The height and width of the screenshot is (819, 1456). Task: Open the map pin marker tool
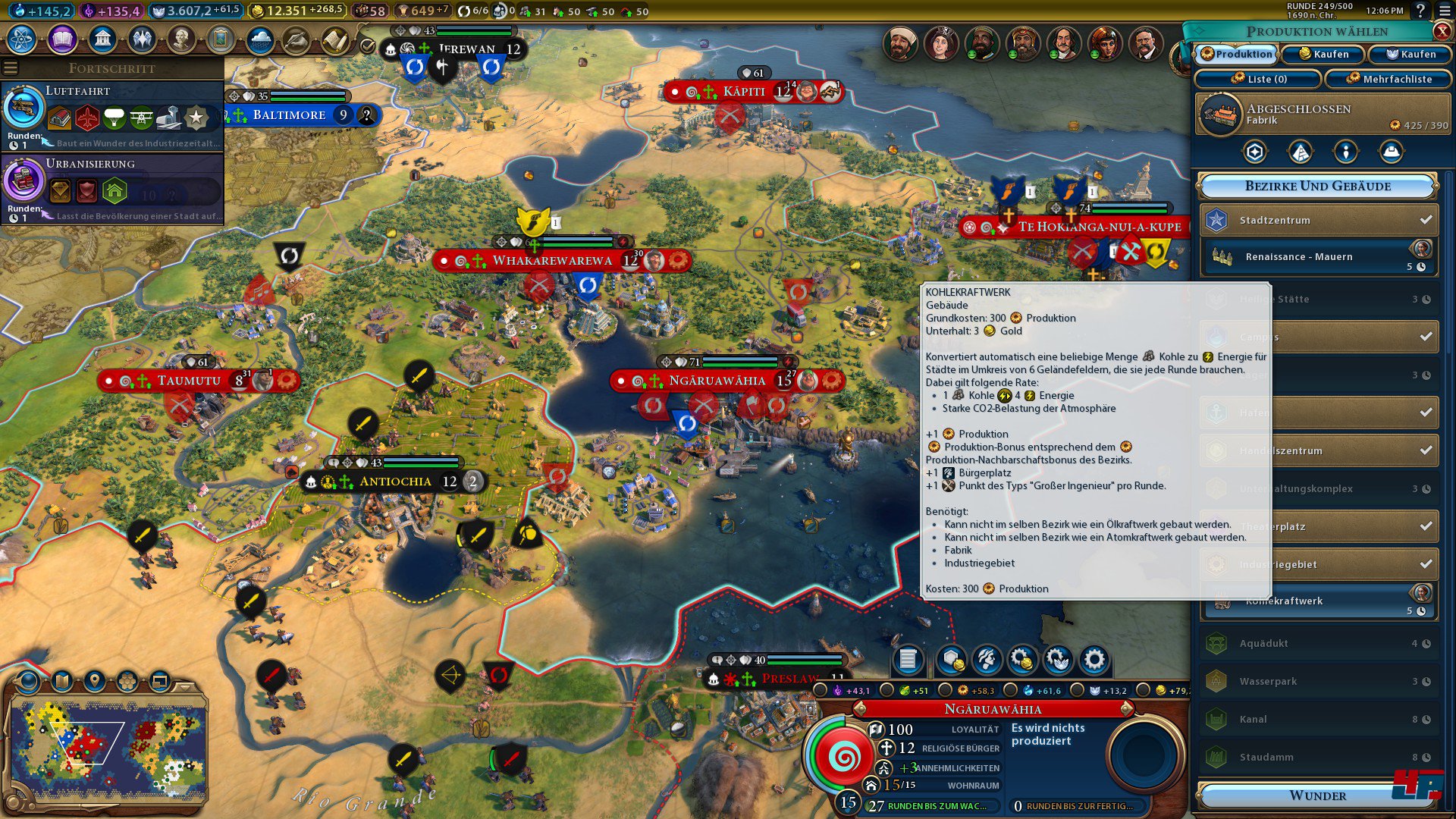(x=95, y=681)
